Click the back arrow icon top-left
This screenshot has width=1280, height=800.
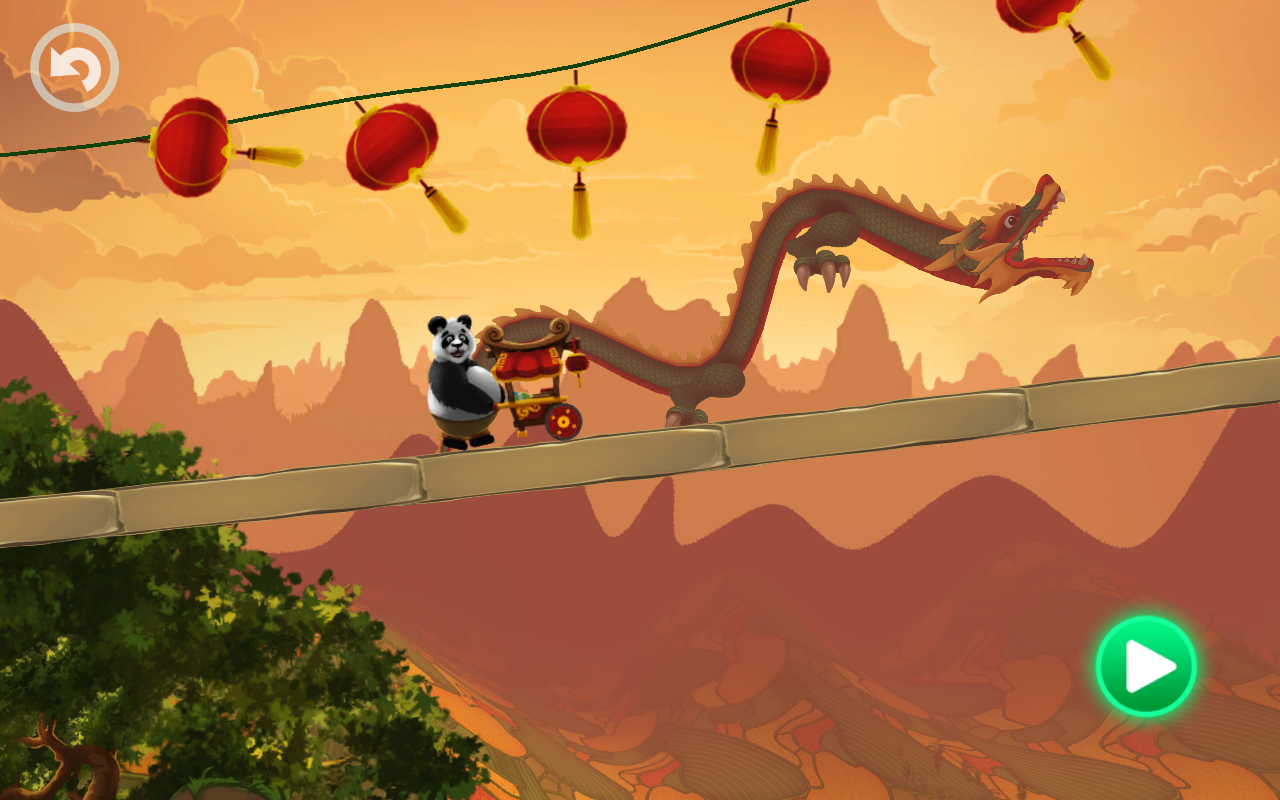coord(73,65)
